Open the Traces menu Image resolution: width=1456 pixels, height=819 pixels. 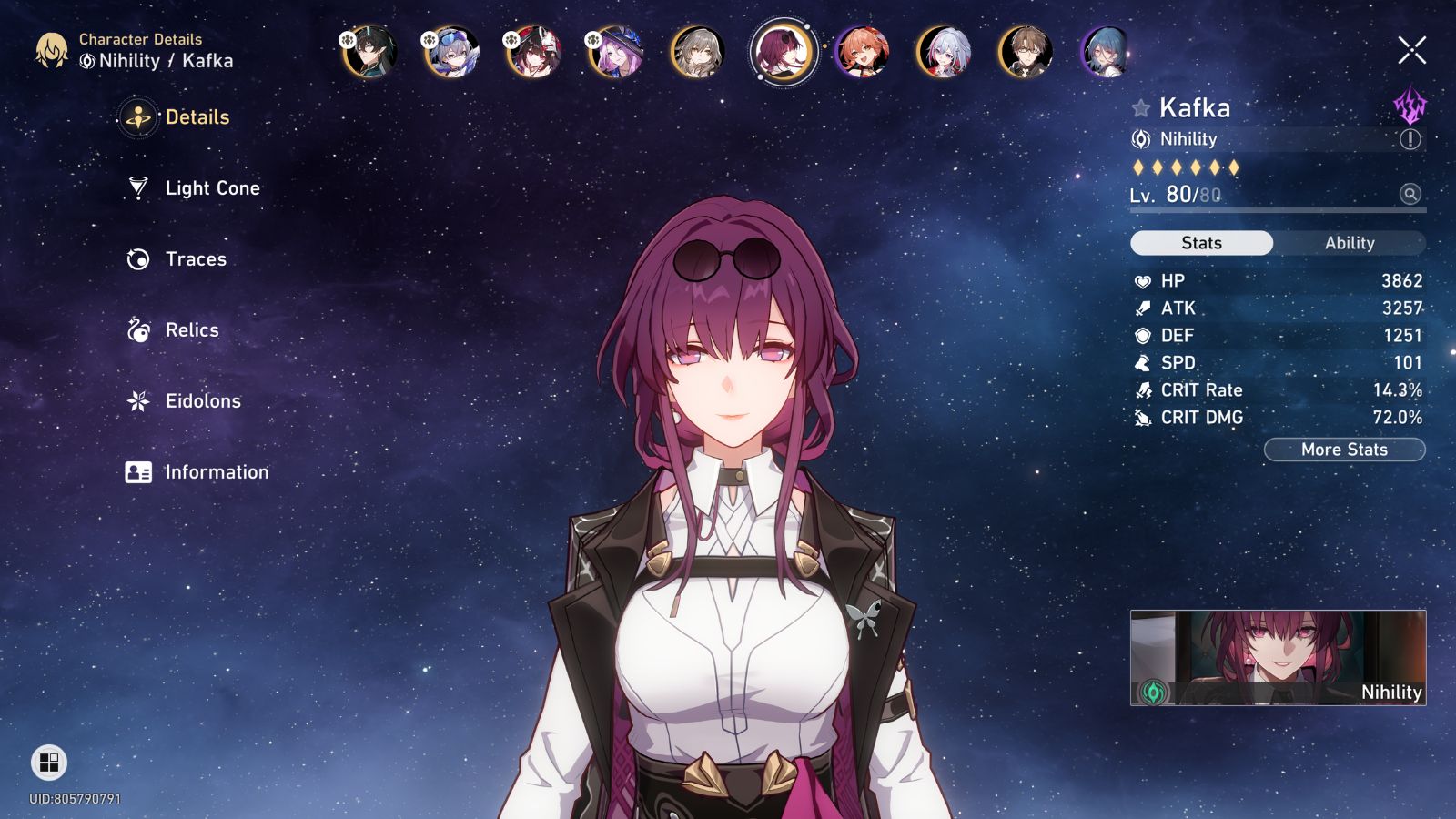[196, 259]
